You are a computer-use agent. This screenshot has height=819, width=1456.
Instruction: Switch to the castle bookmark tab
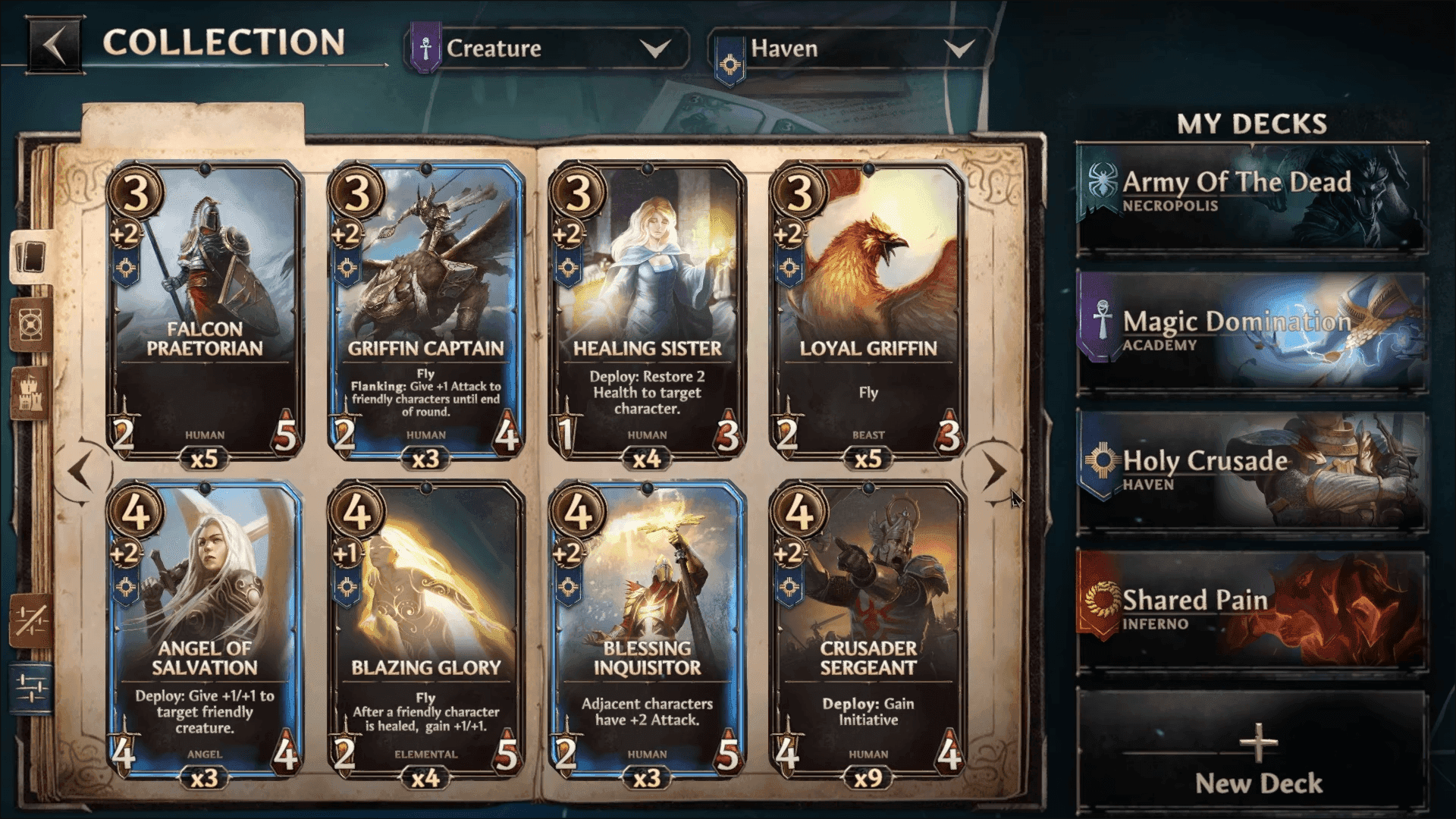(31, 391)
